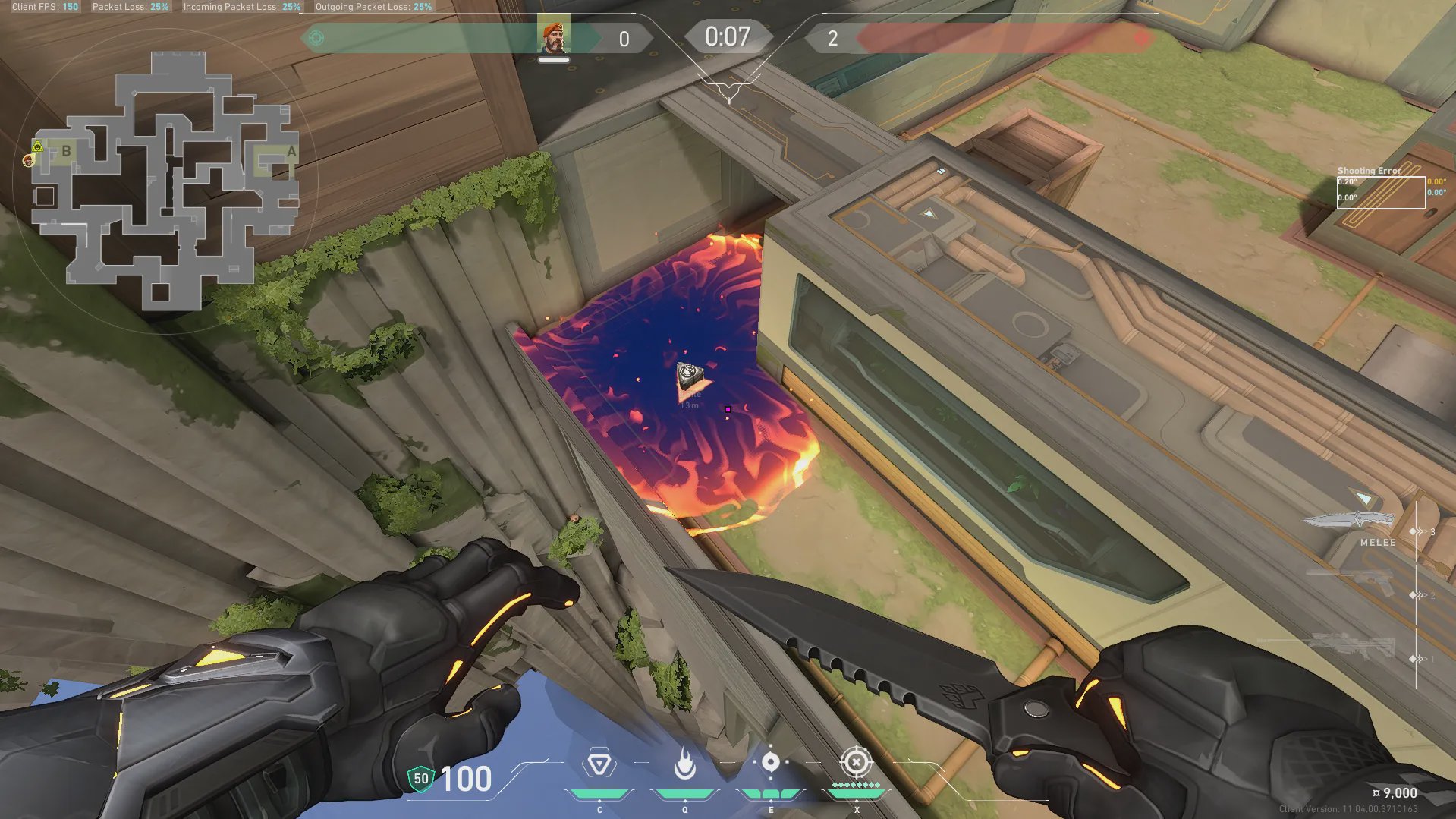Click the Shooting Error graph box

pos(1381,193)
